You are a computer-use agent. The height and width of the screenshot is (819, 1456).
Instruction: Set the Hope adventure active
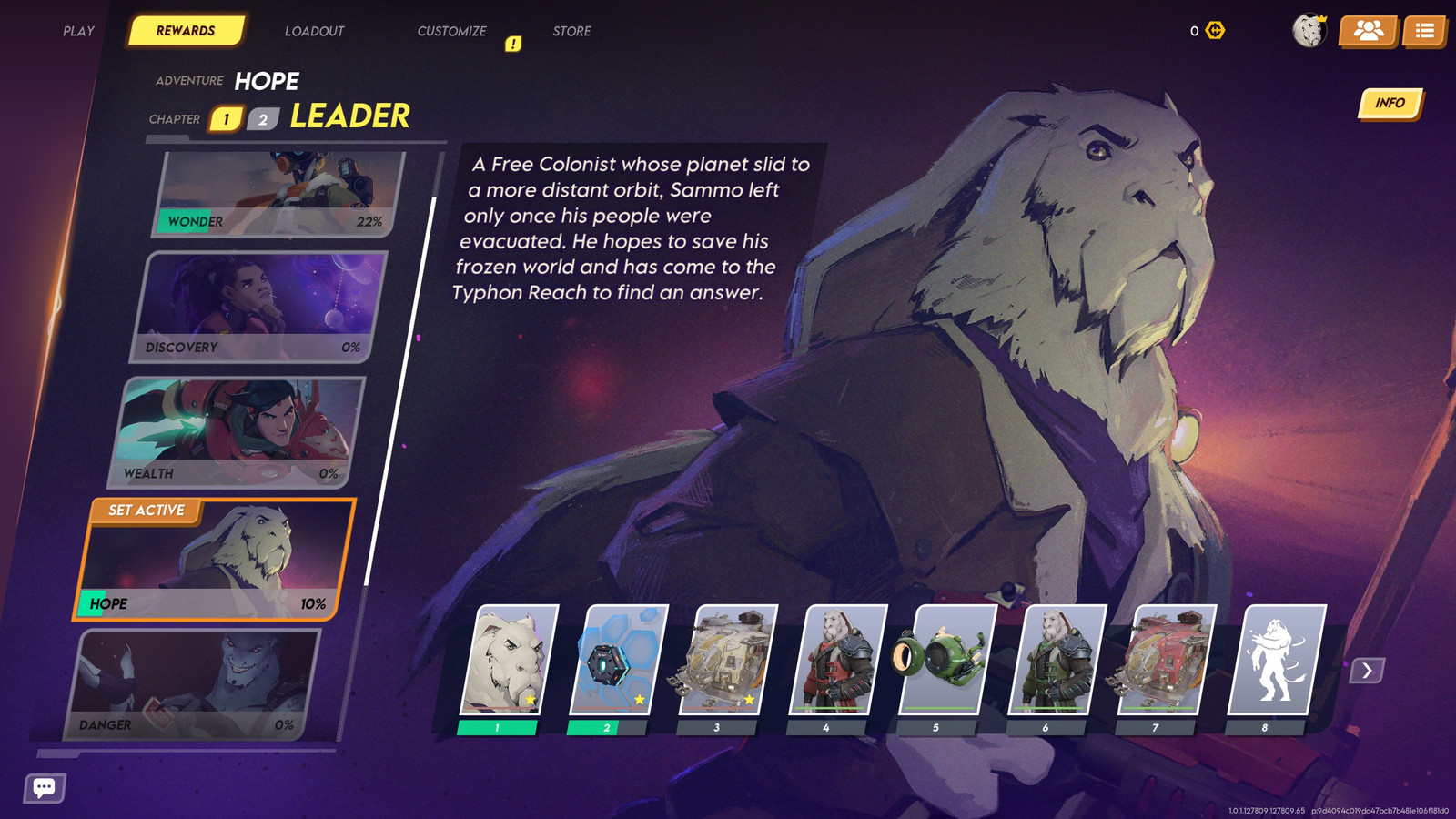pyautogui.click(x=147, y=511)
